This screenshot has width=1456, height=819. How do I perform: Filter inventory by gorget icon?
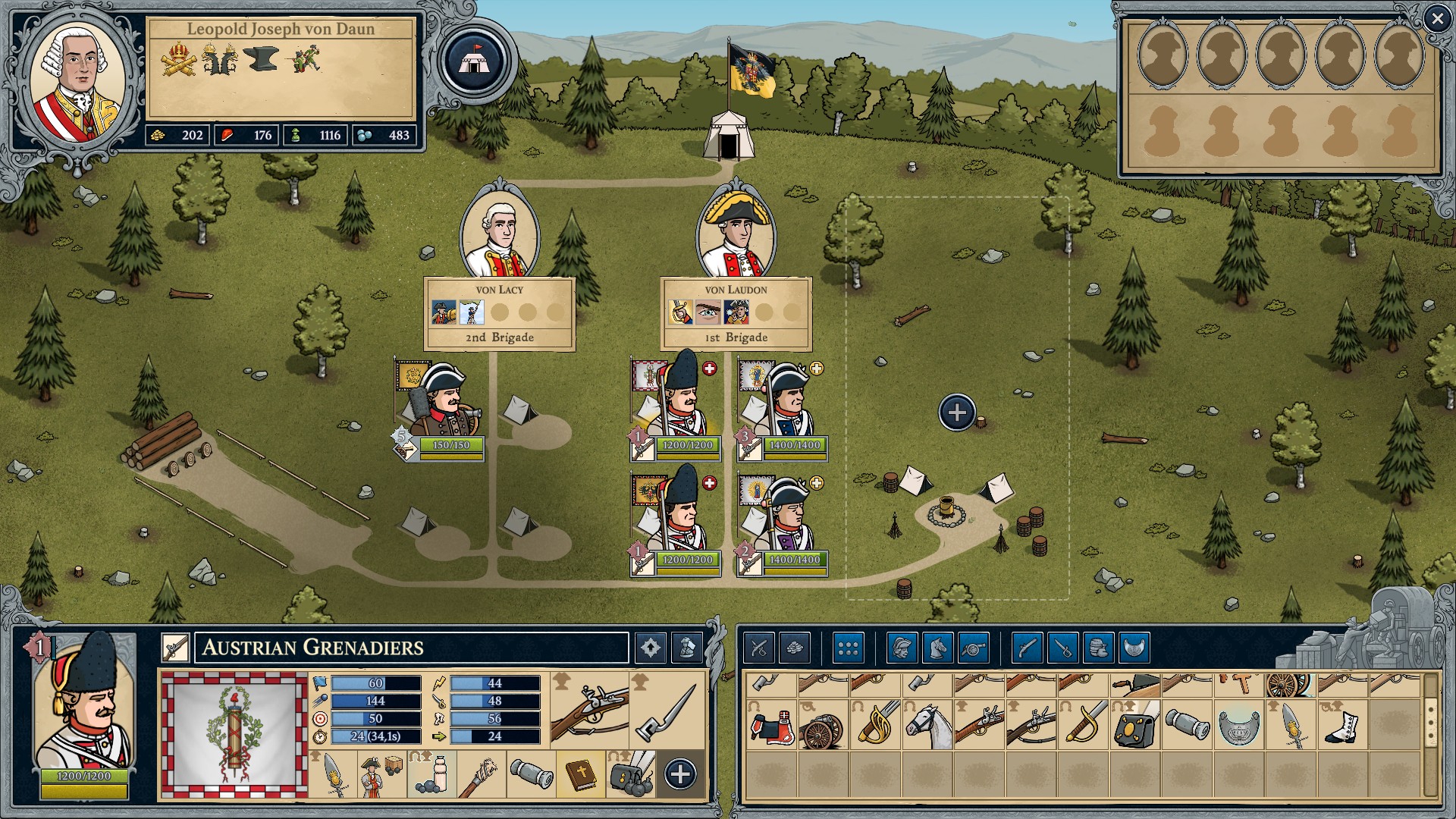(1134, 648)
